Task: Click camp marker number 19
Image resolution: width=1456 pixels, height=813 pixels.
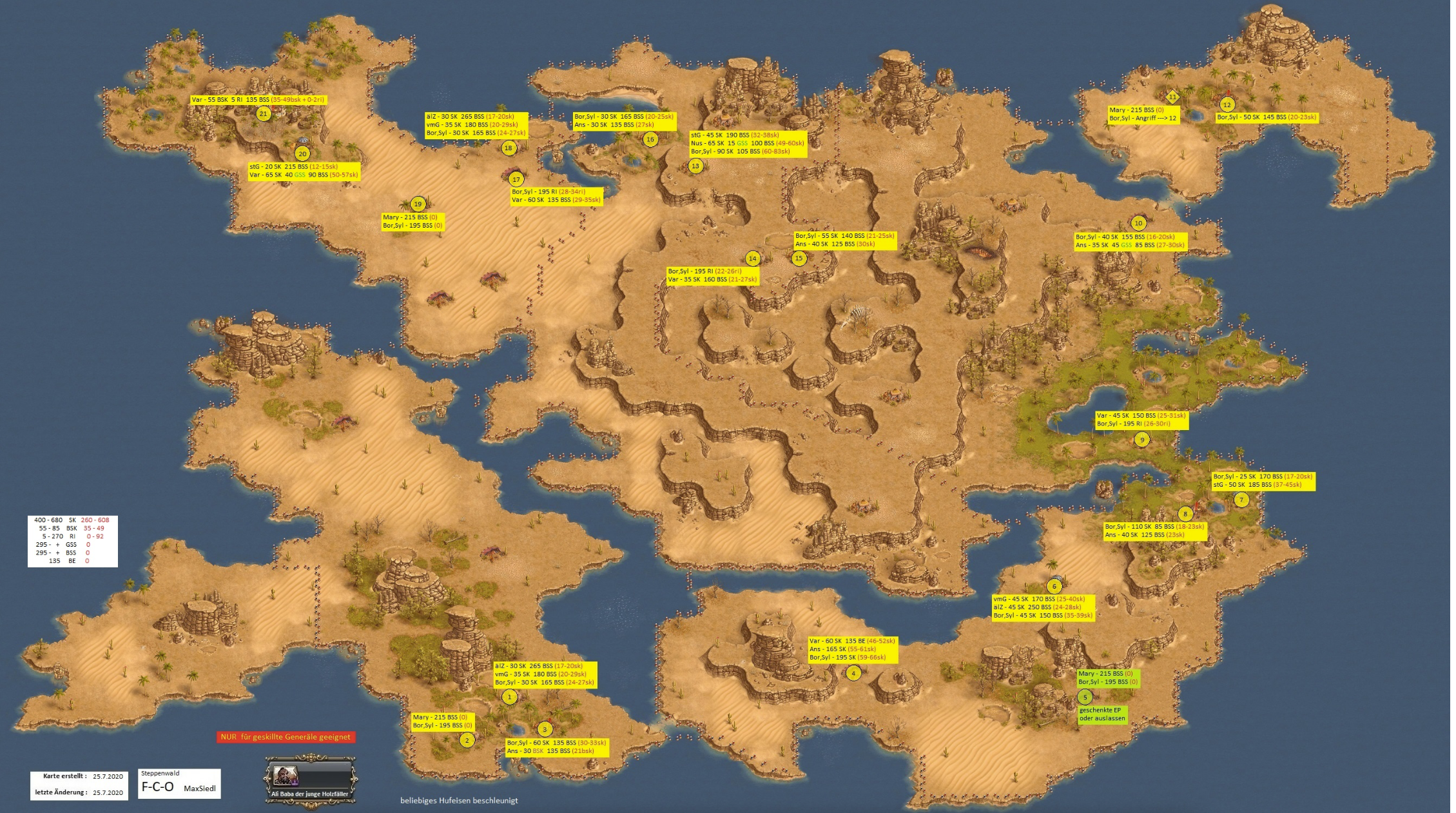Action: tap(418, 204)
